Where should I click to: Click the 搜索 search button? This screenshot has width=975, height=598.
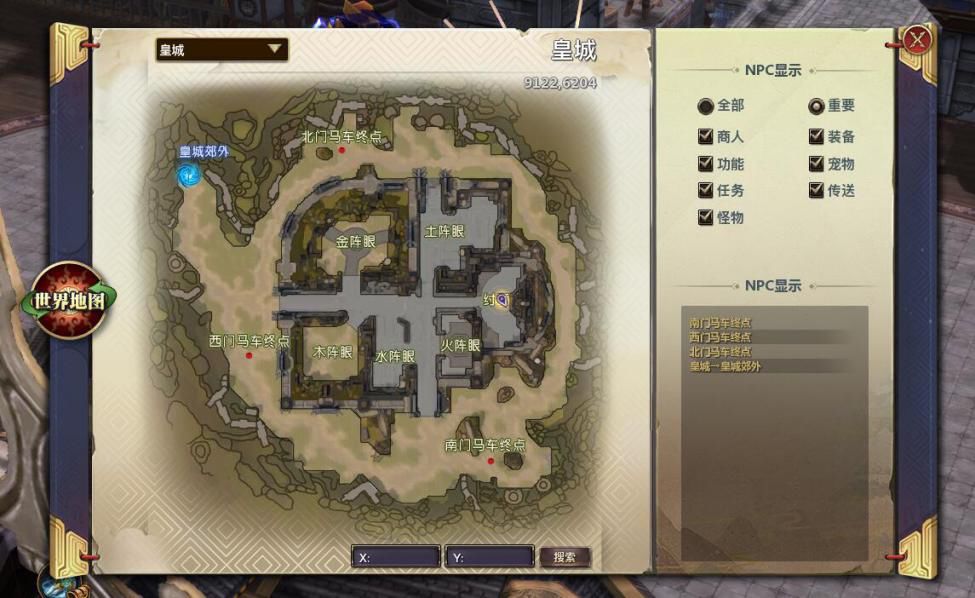(x=564, y=557)
